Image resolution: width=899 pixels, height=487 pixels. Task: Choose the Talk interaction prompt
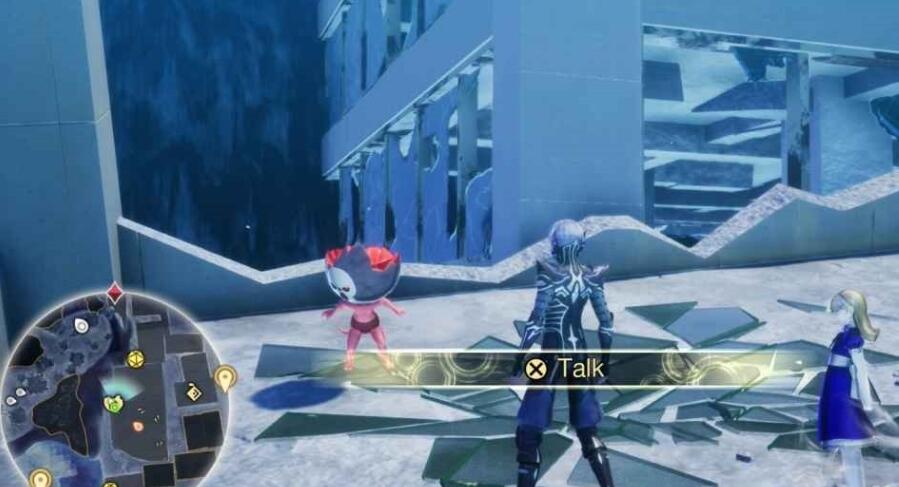click(x=566, y=368)
